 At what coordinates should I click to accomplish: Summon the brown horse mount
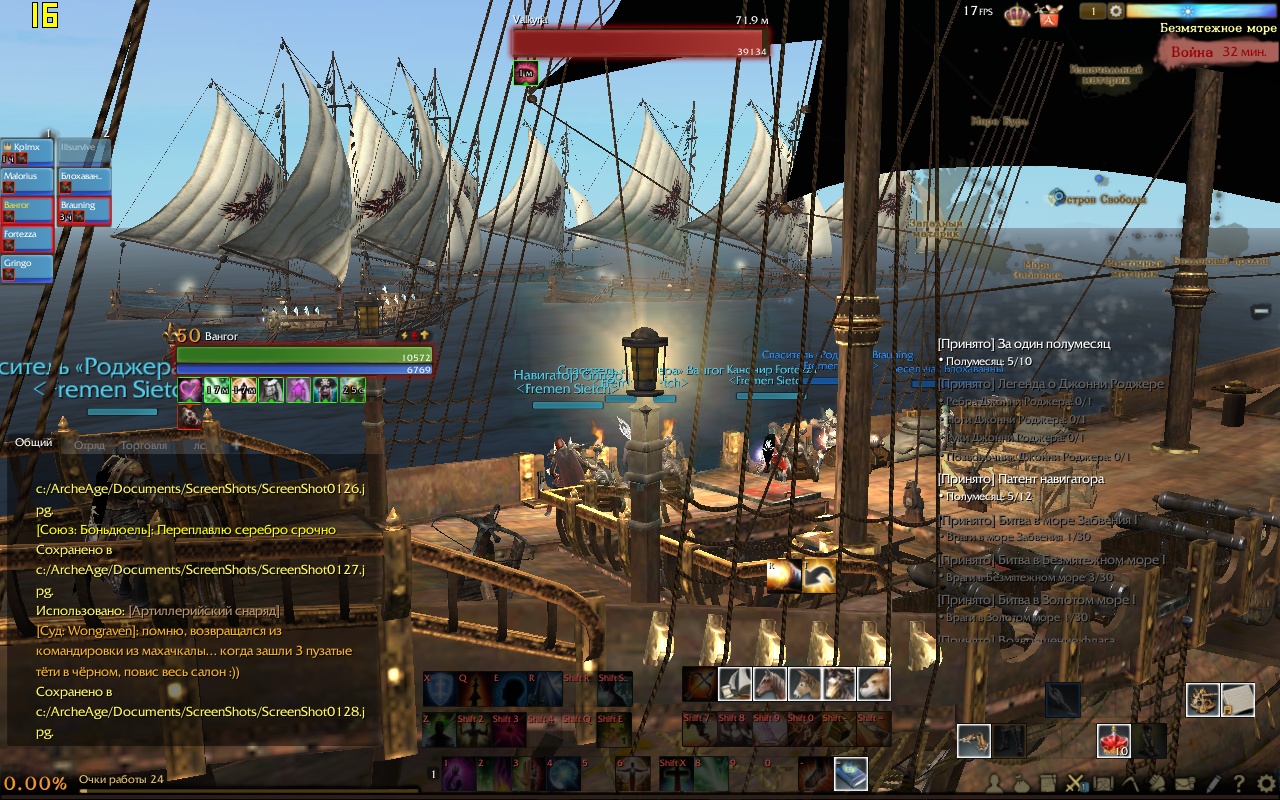coord(769,684)
